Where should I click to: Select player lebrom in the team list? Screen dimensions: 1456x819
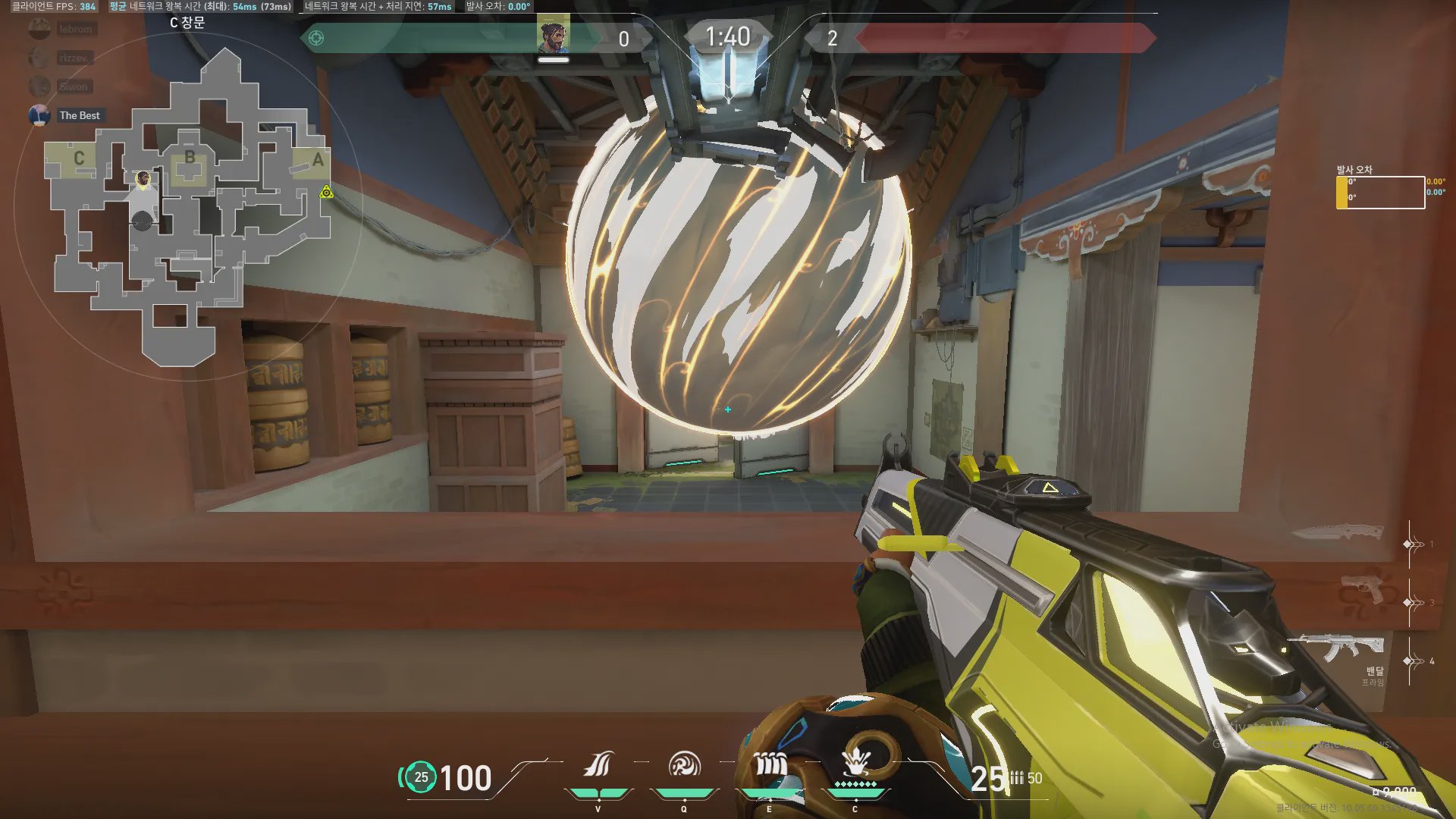pos(75,29)
